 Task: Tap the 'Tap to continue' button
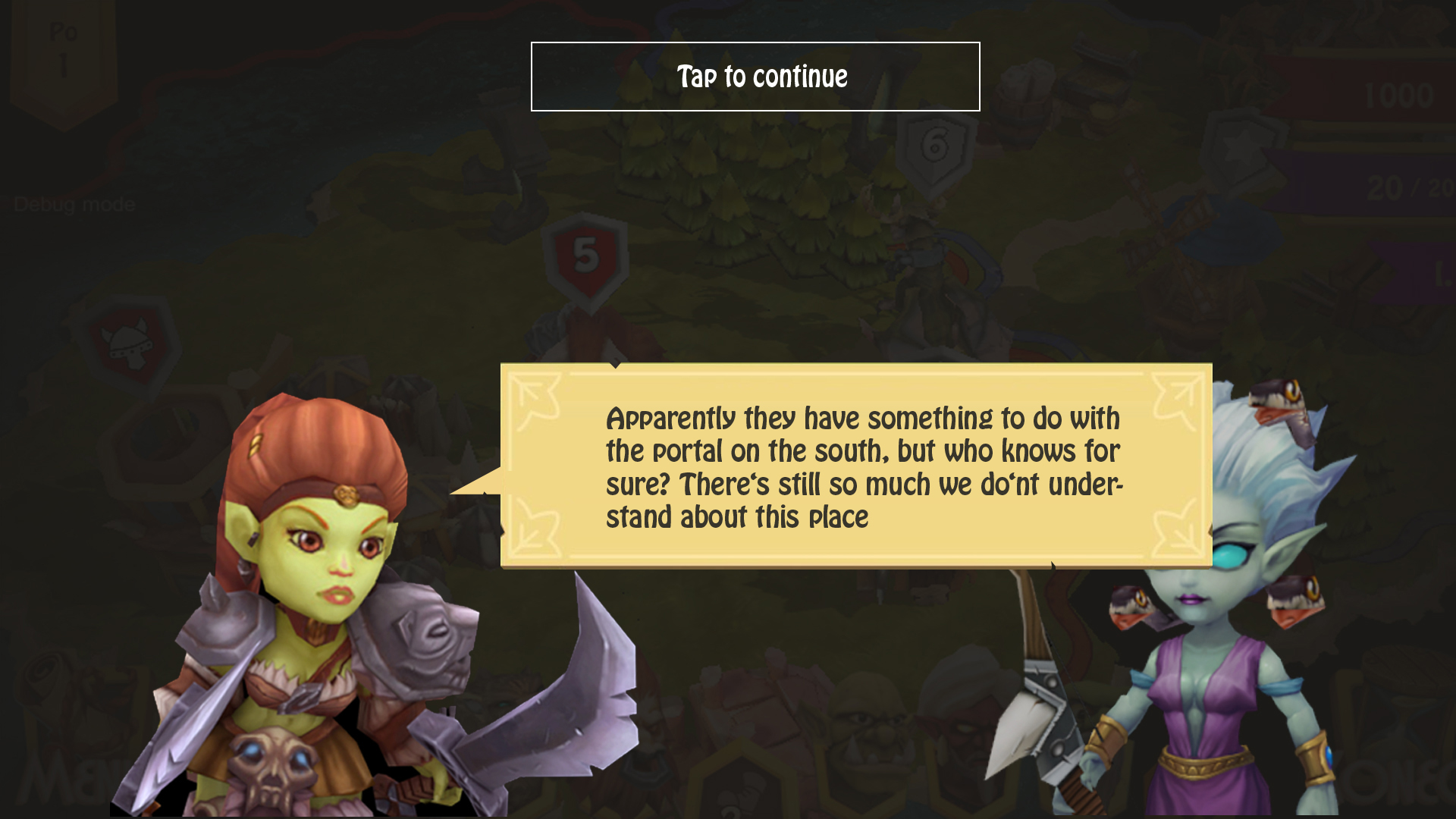pos(755,77)
